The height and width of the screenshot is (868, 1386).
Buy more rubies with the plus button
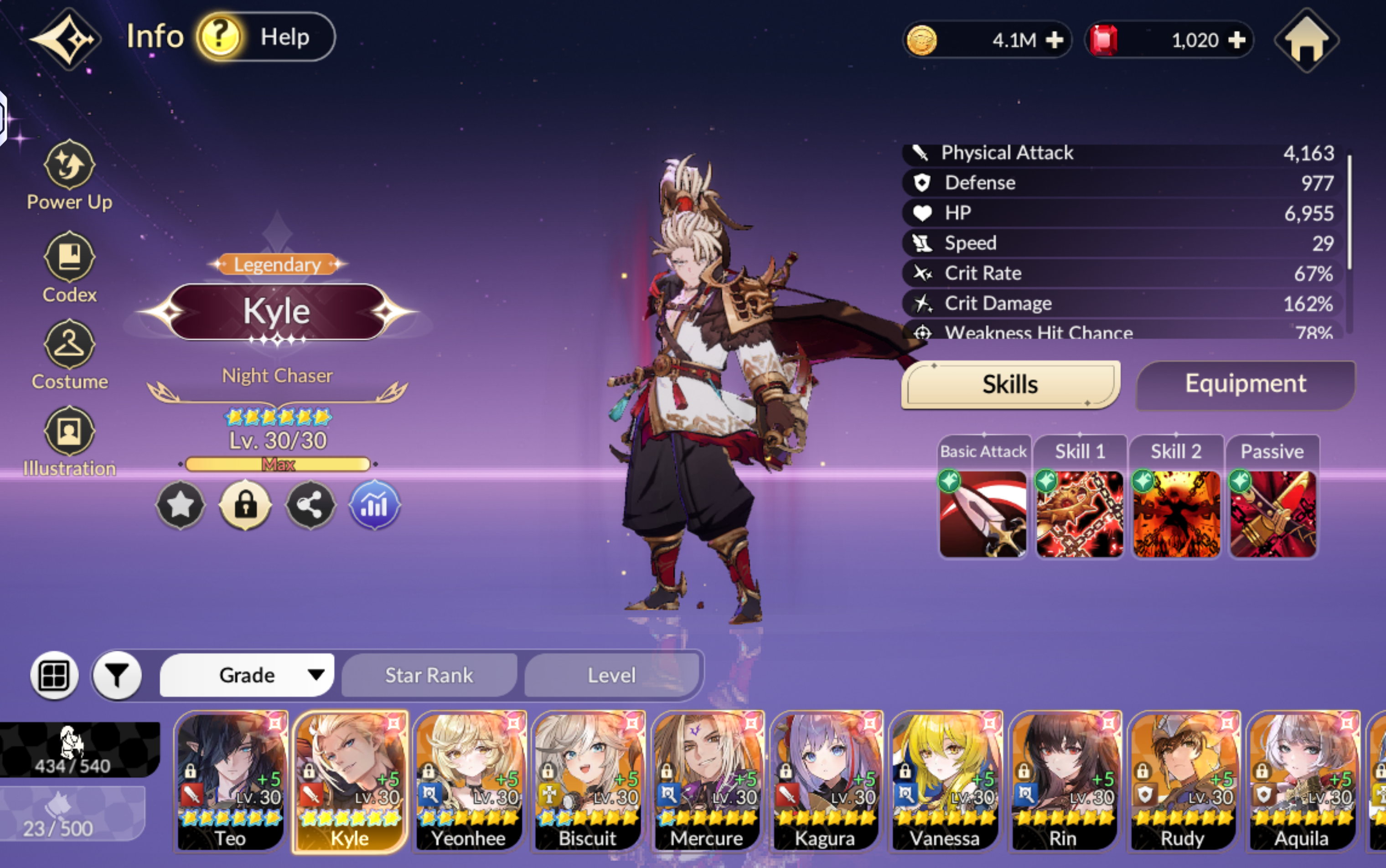tap(1237, 40)
